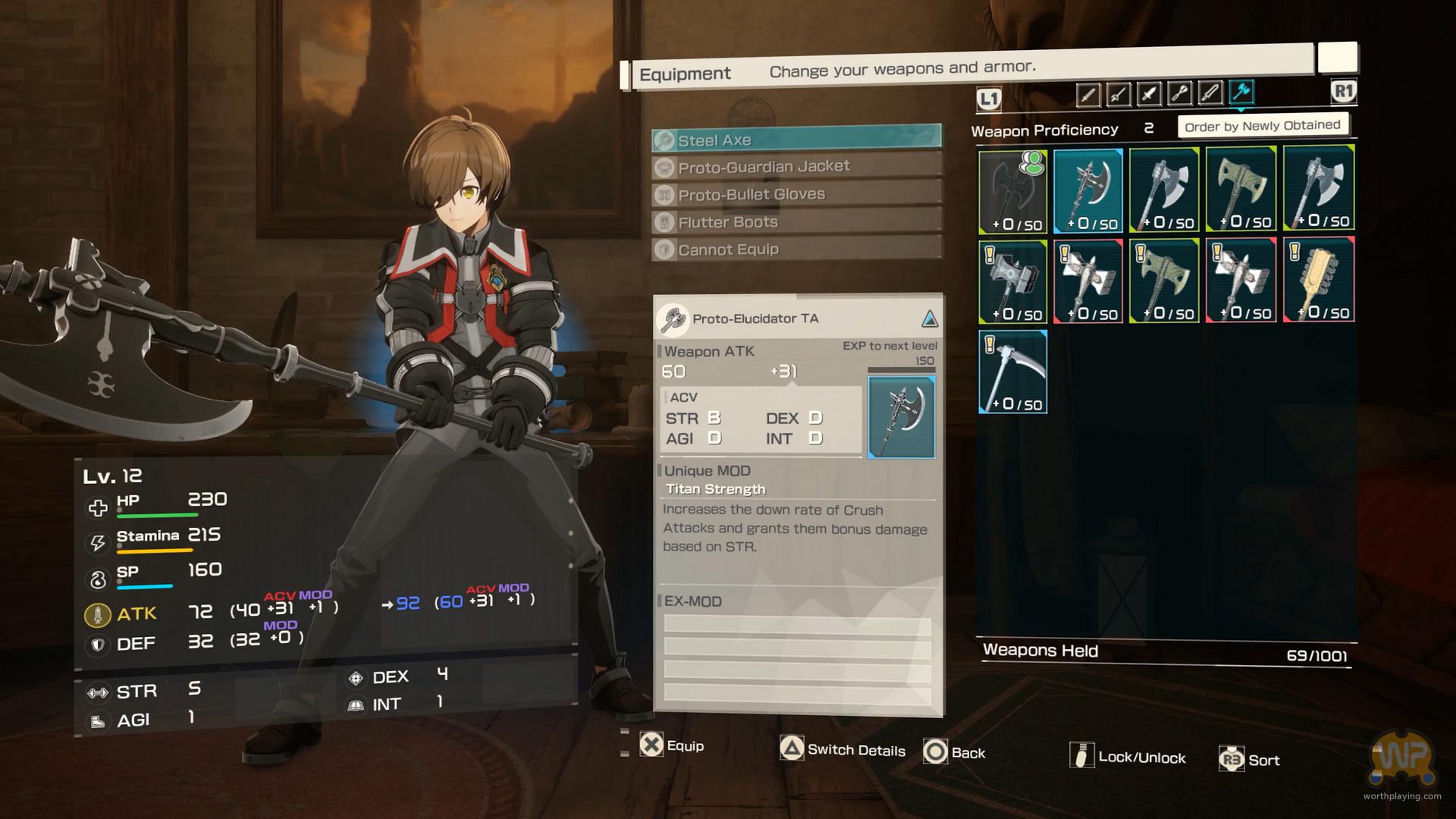Select the tan spiked club weapon tile
The height and width of the screenshot is (819, 1456).
coord(1318,279)
